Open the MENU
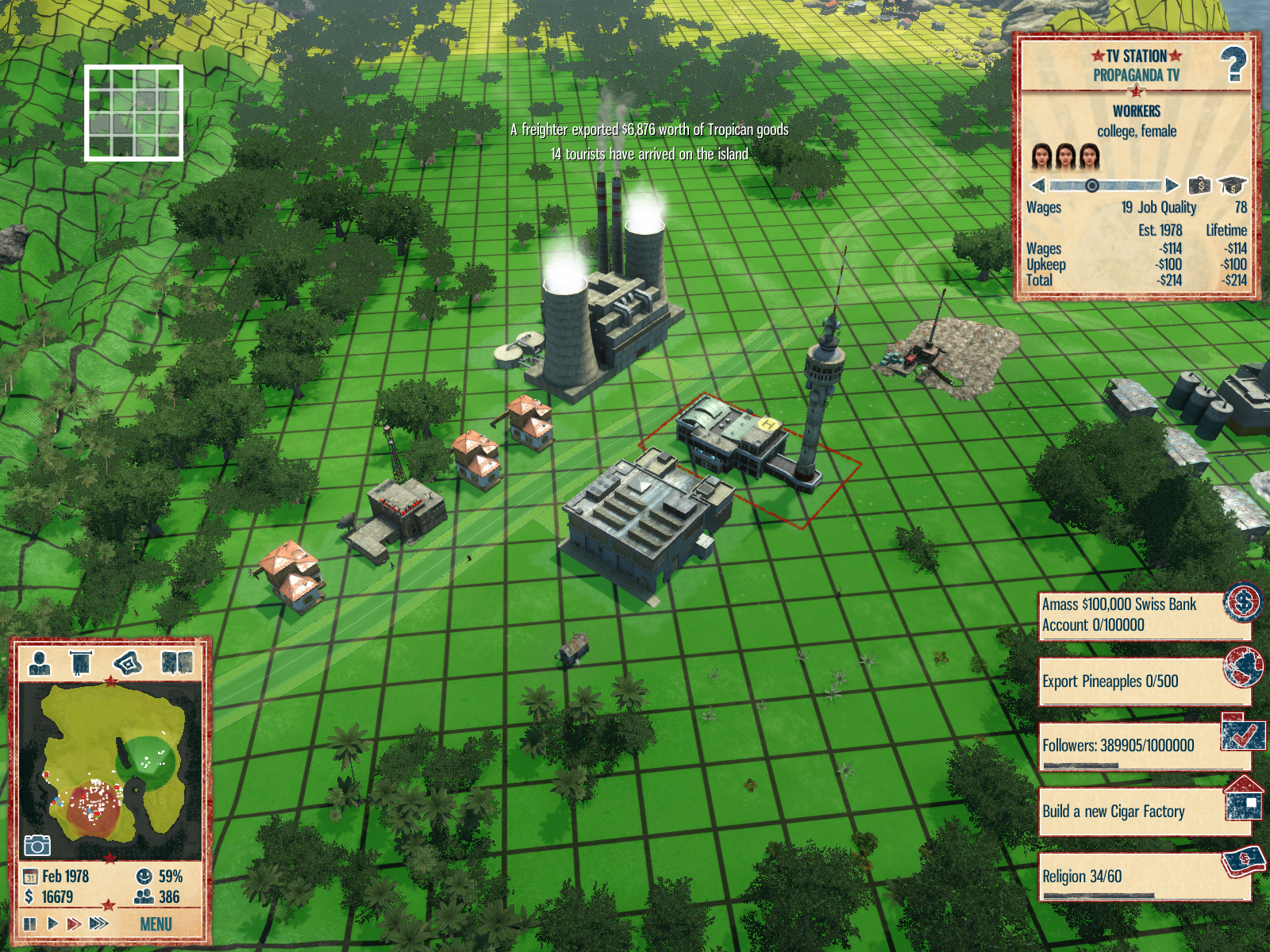 pyautogui.click(x=156, y=924)
